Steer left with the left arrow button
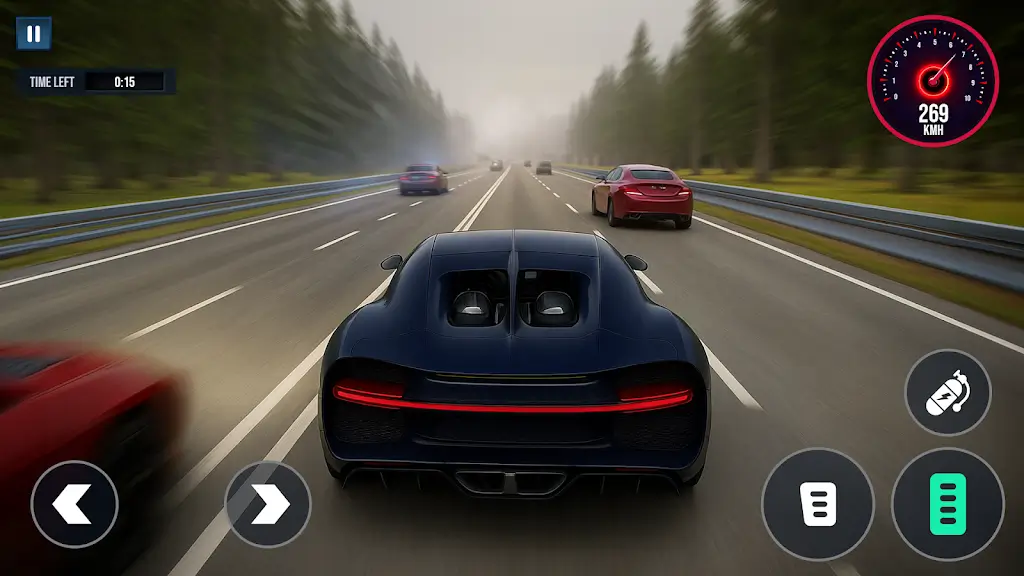Image resolution: width=1024 pixels, height=576 pixels. pos(74,504)
